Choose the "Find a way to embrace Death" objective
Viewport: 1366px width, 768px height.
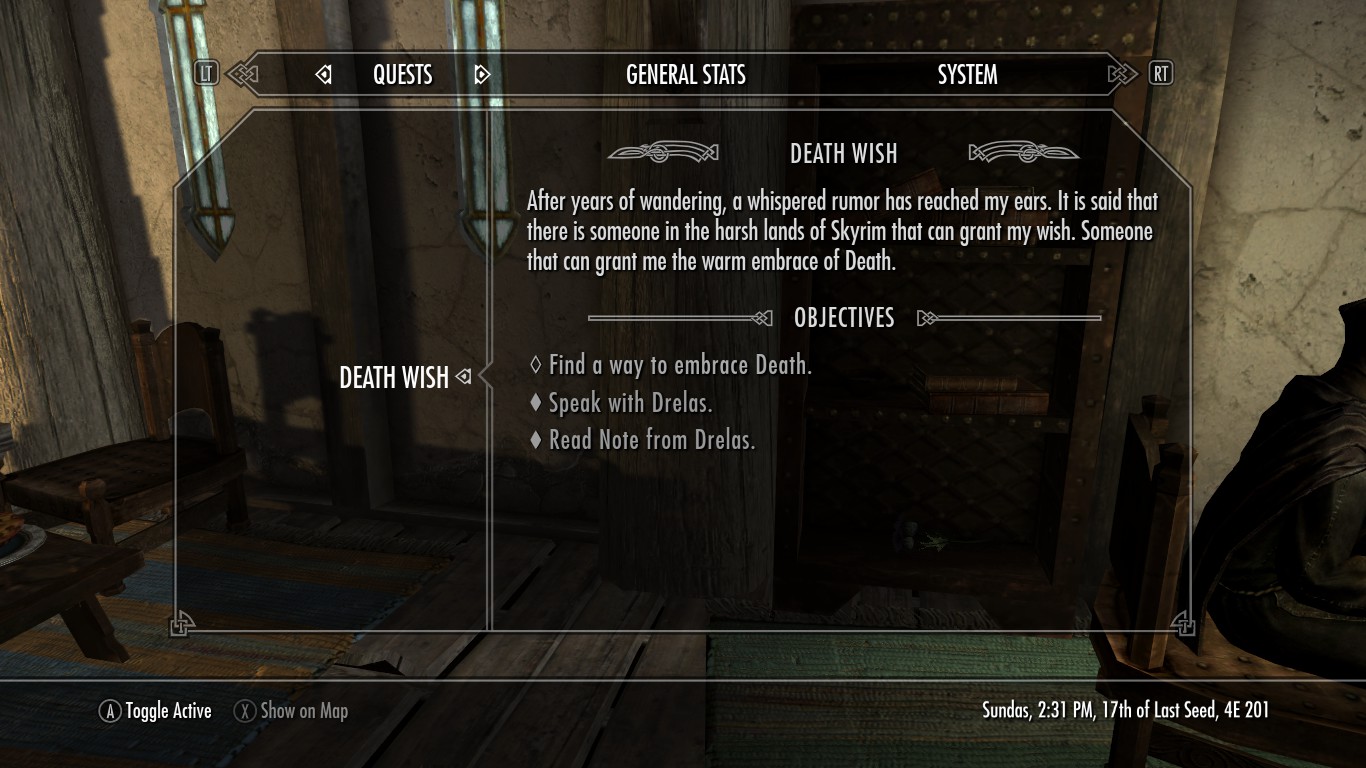[679, 366]
